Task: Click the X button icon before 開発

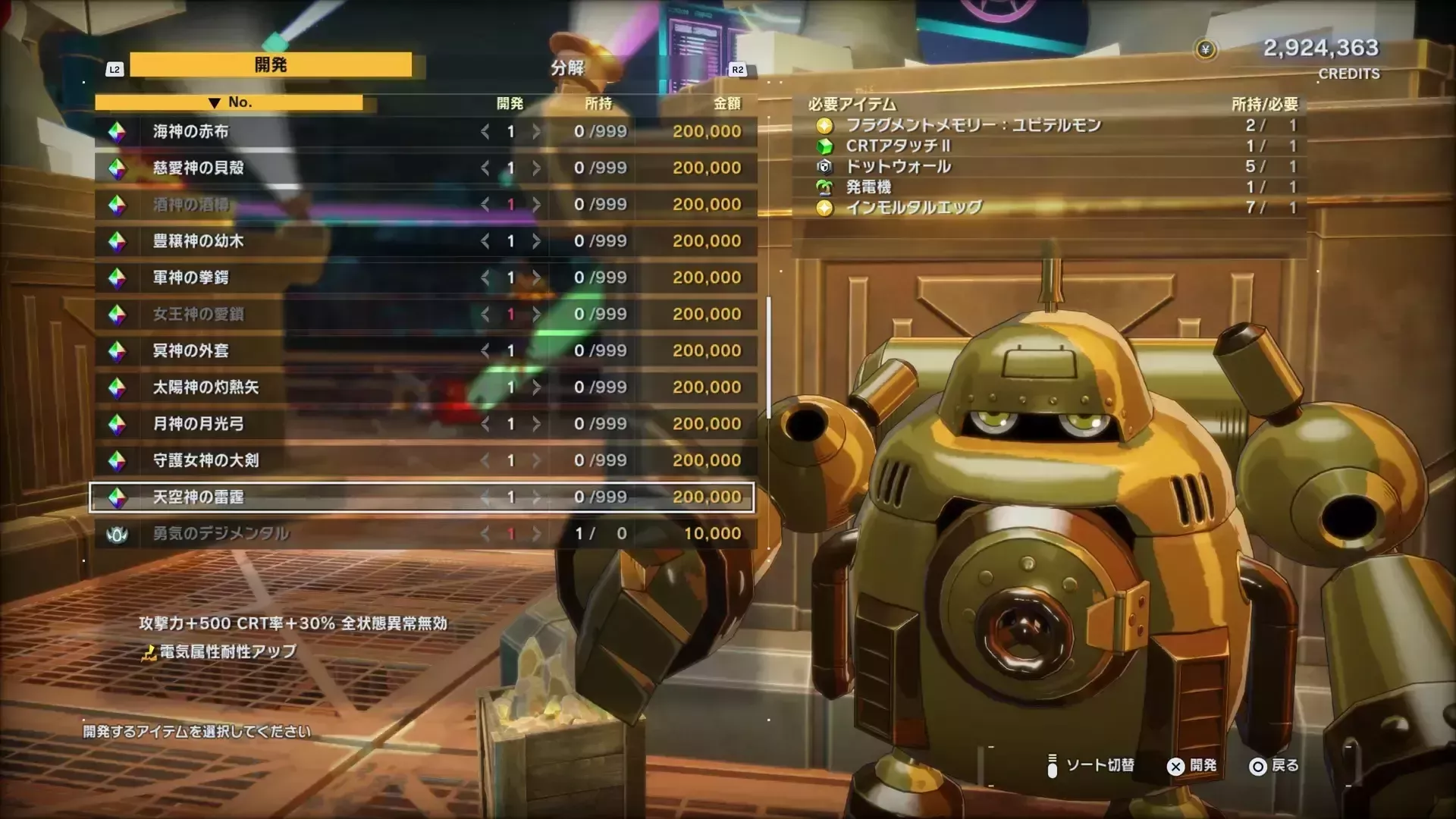Action: pyautogui.click(x=1176, y=767)
